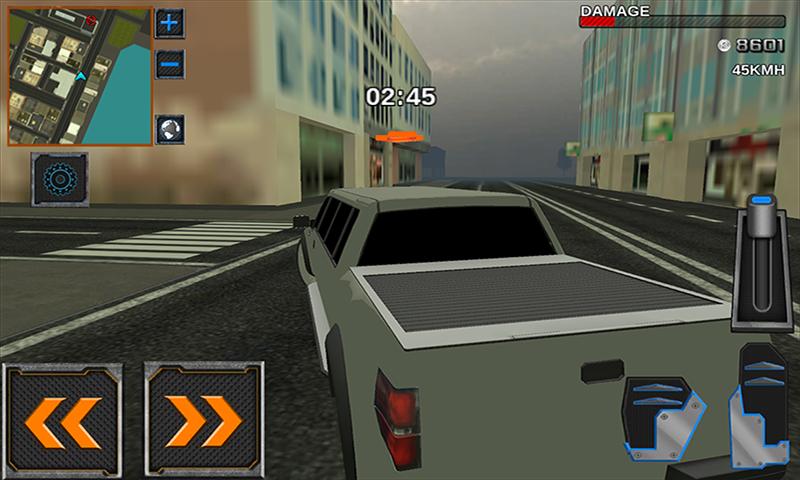Click the globe icon beside the minimap
The image size is (800, 480).
(170, 130)
